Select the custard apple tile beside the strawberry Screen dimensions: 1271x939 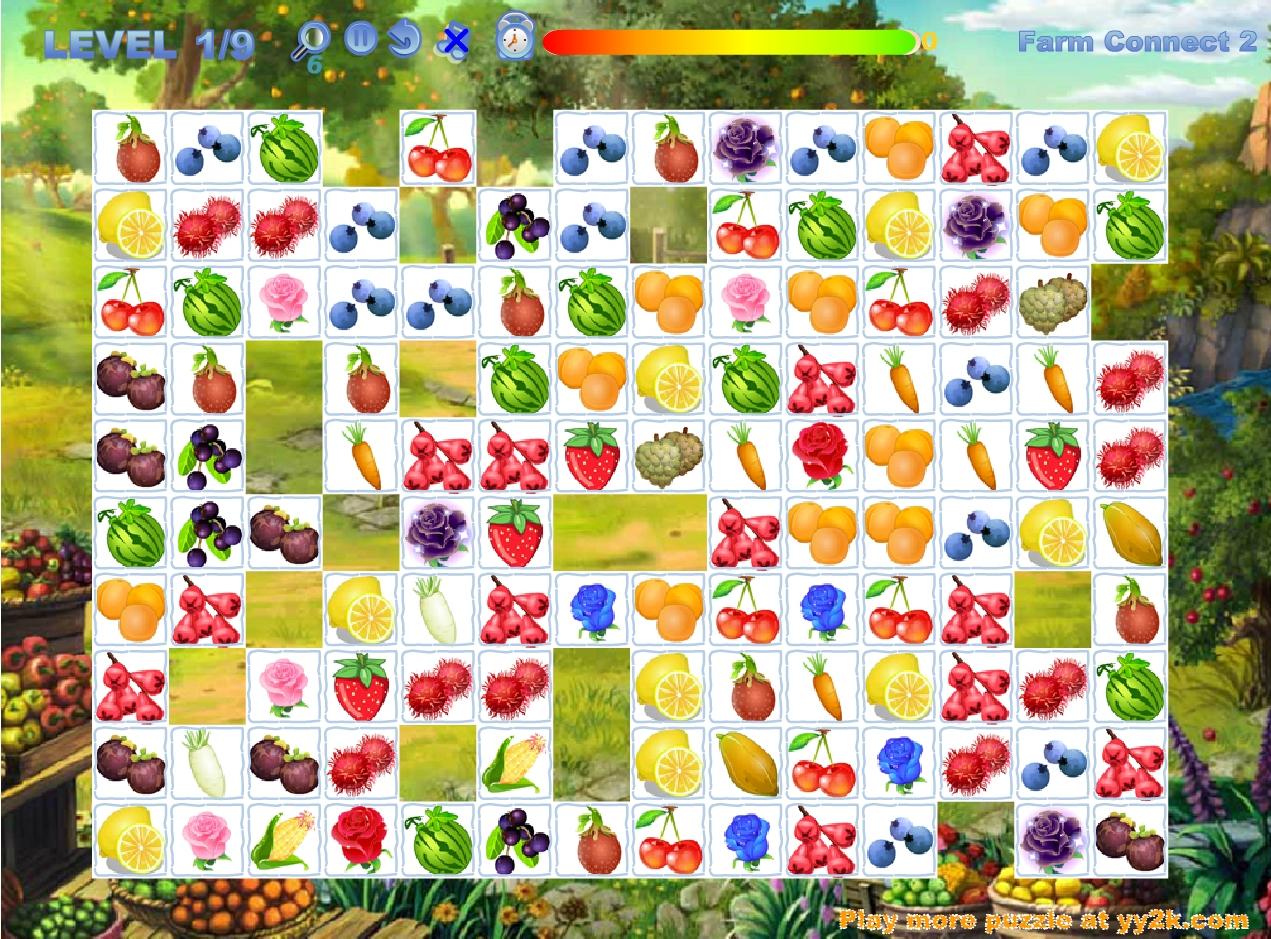668,457
